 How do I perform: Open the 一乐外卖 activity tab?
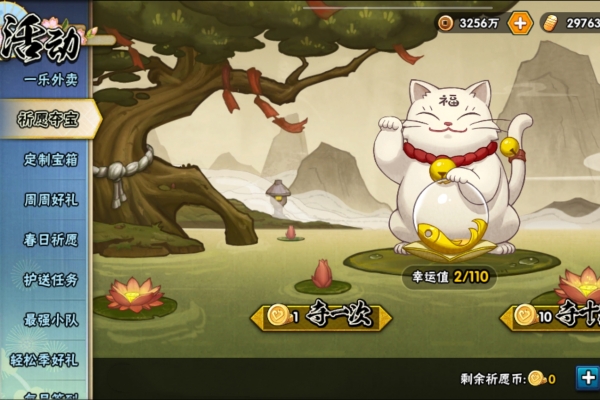[x=50, y=79]
